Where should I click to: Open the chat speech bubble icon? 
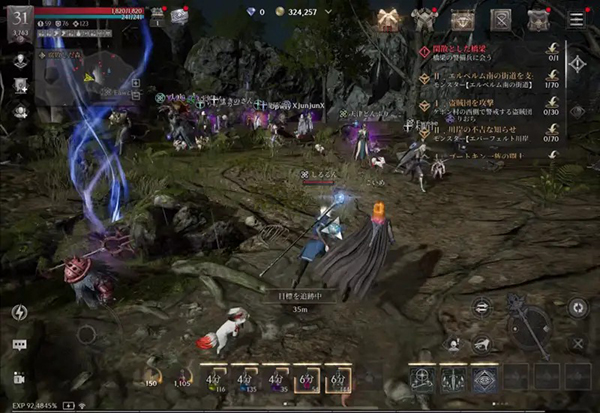coord(20,345)
